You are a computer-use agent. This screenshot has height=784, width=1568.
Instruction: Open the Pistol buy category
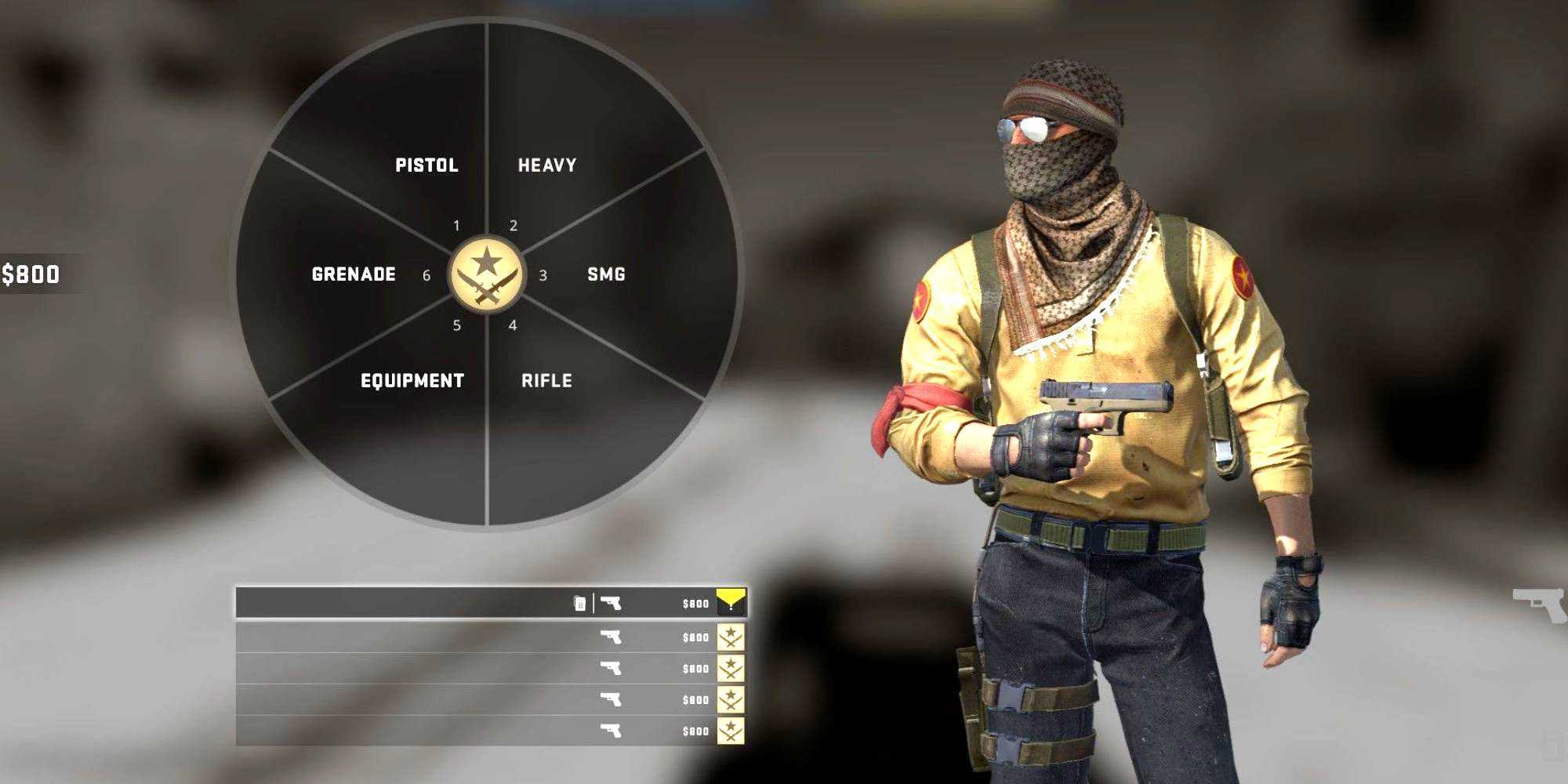tap(426, 165)
